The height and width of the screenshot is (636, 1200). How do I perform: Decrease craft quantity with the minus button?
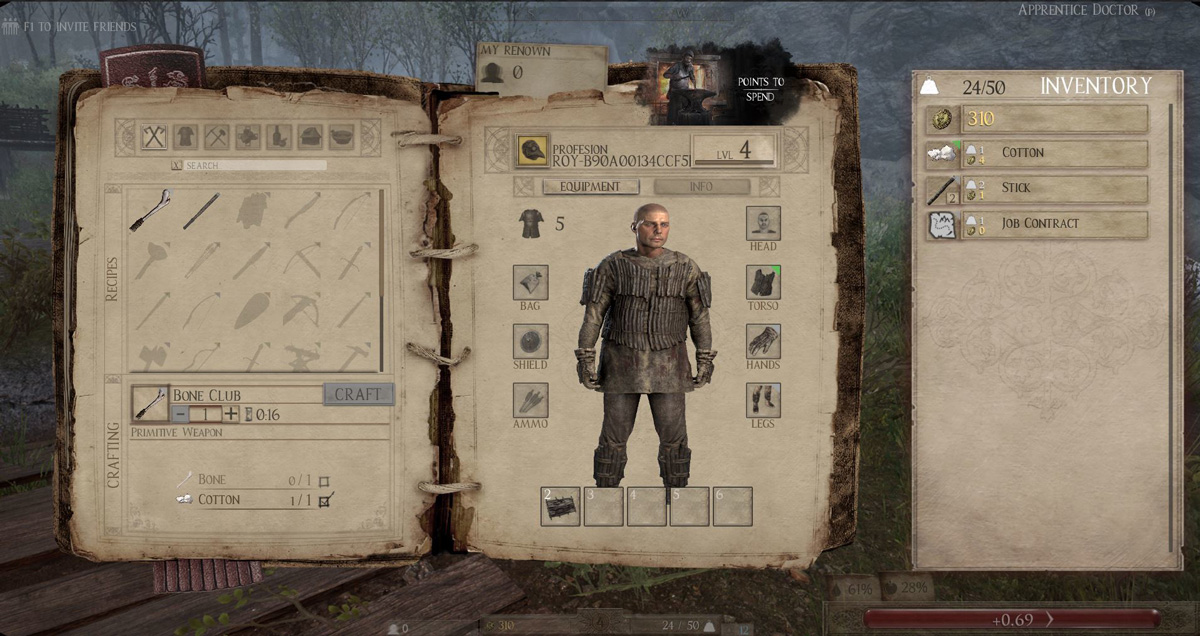coord(180,414)
